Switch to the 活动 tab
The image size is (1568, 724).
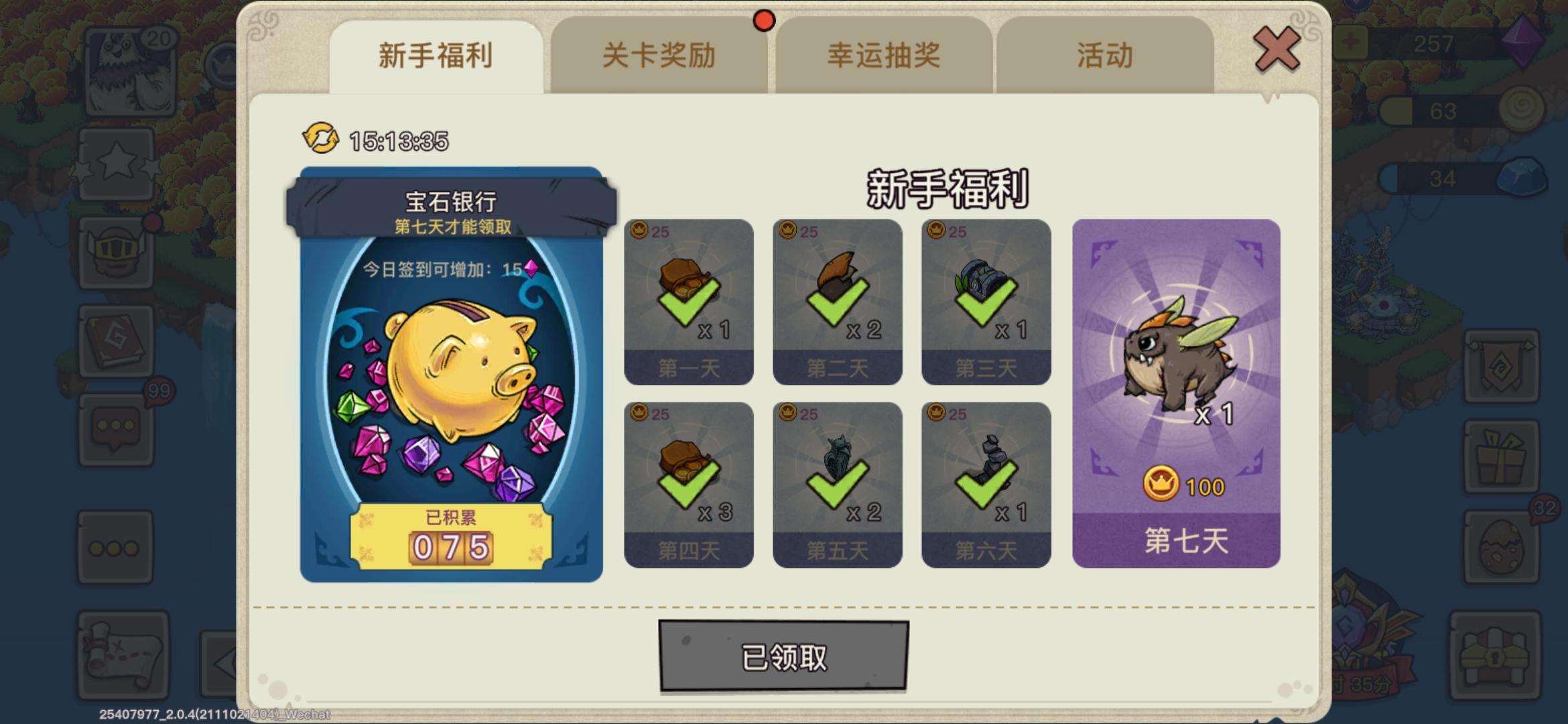1106,57
